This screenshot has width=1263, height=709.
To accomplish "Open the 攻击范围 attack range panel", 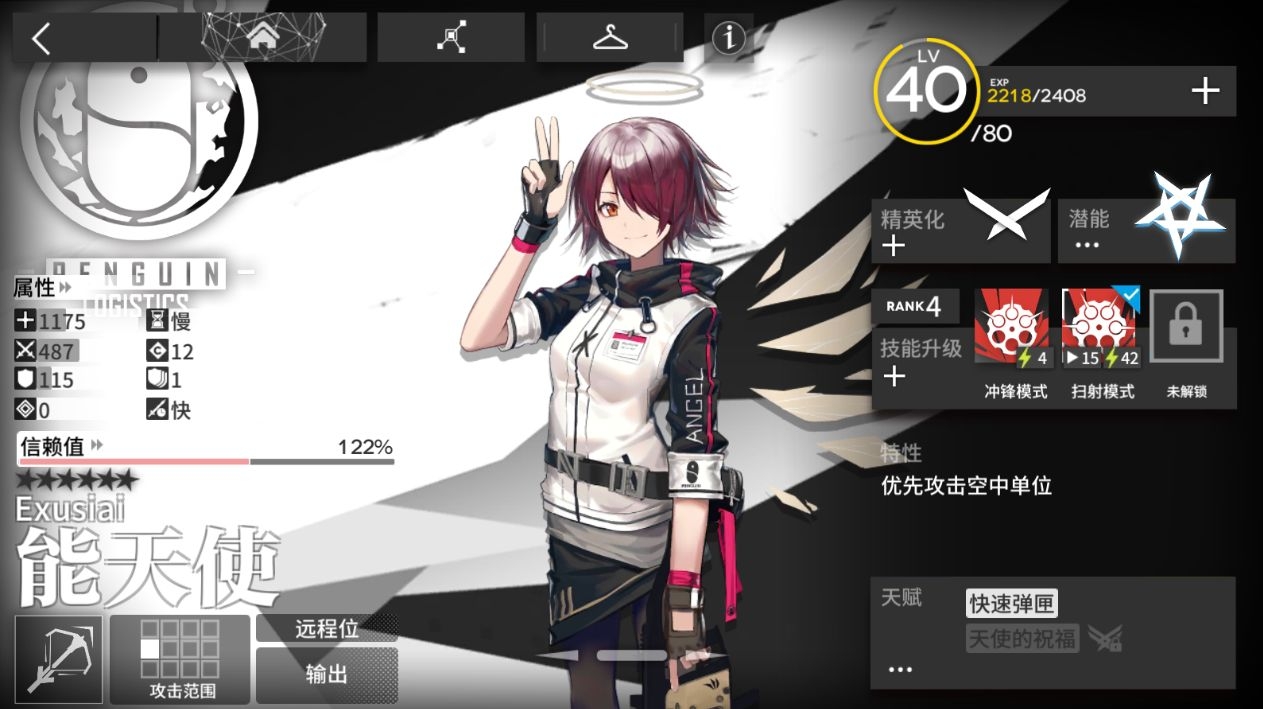I will (180, 658).
